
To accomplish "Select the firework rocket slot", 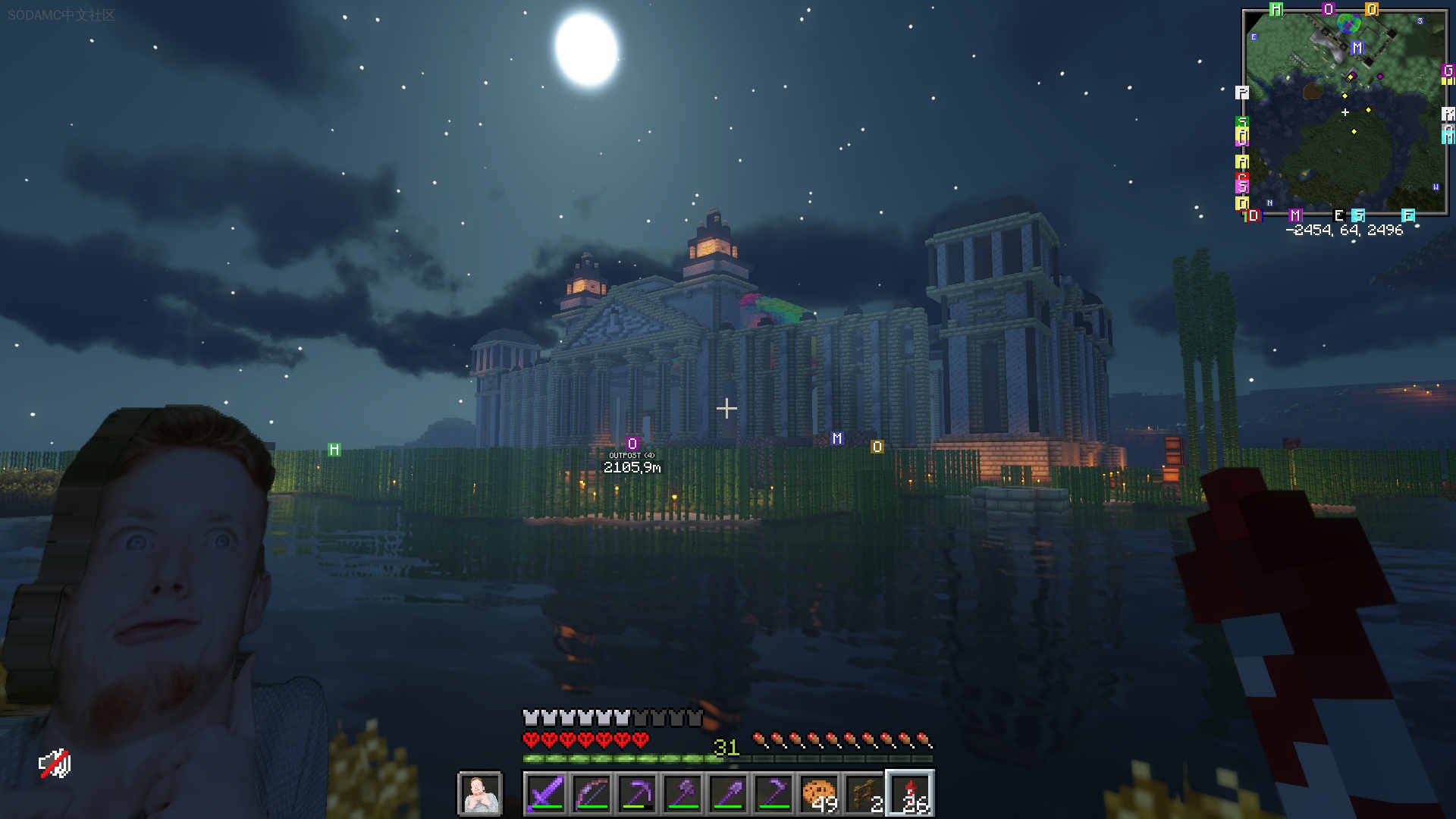I will click(x=910, y=794).
